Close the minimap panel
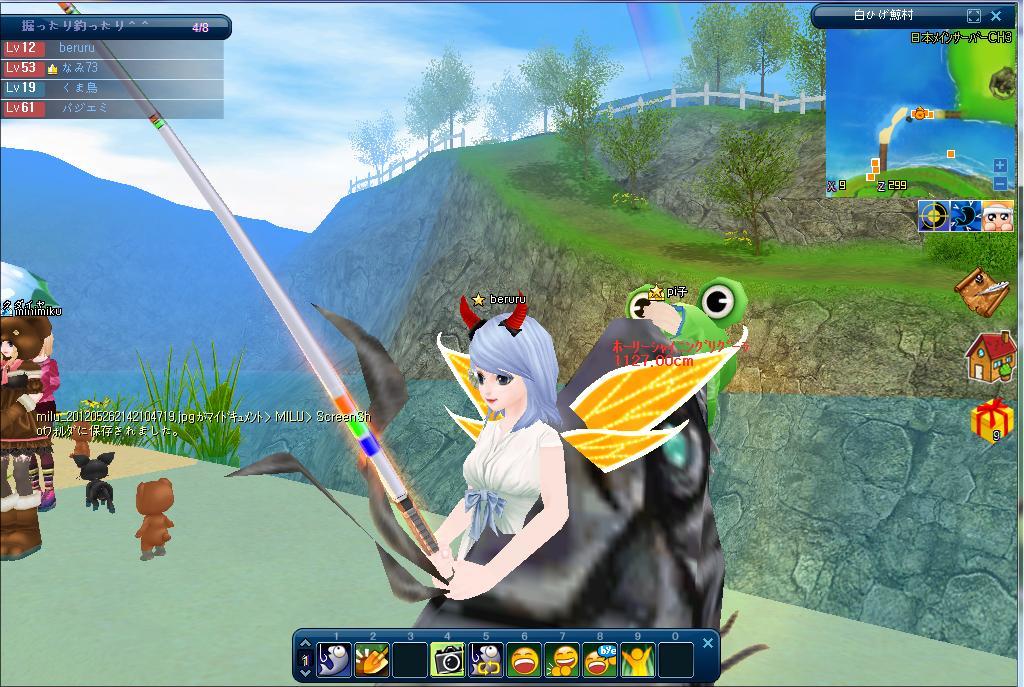This screenshot has height=687, width=1024. [x=996, y=16]
